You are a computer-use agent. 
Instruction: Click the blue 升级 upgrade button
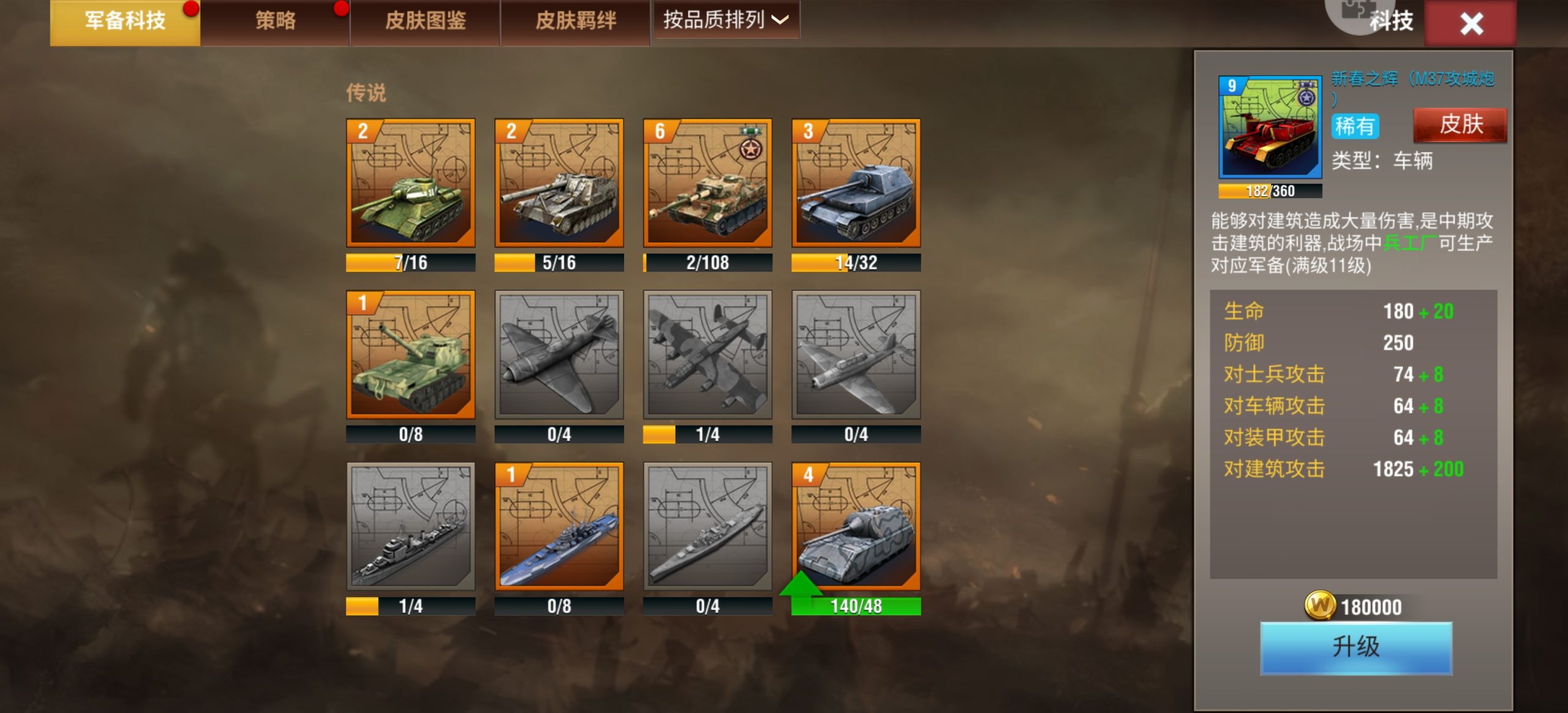1355,647
